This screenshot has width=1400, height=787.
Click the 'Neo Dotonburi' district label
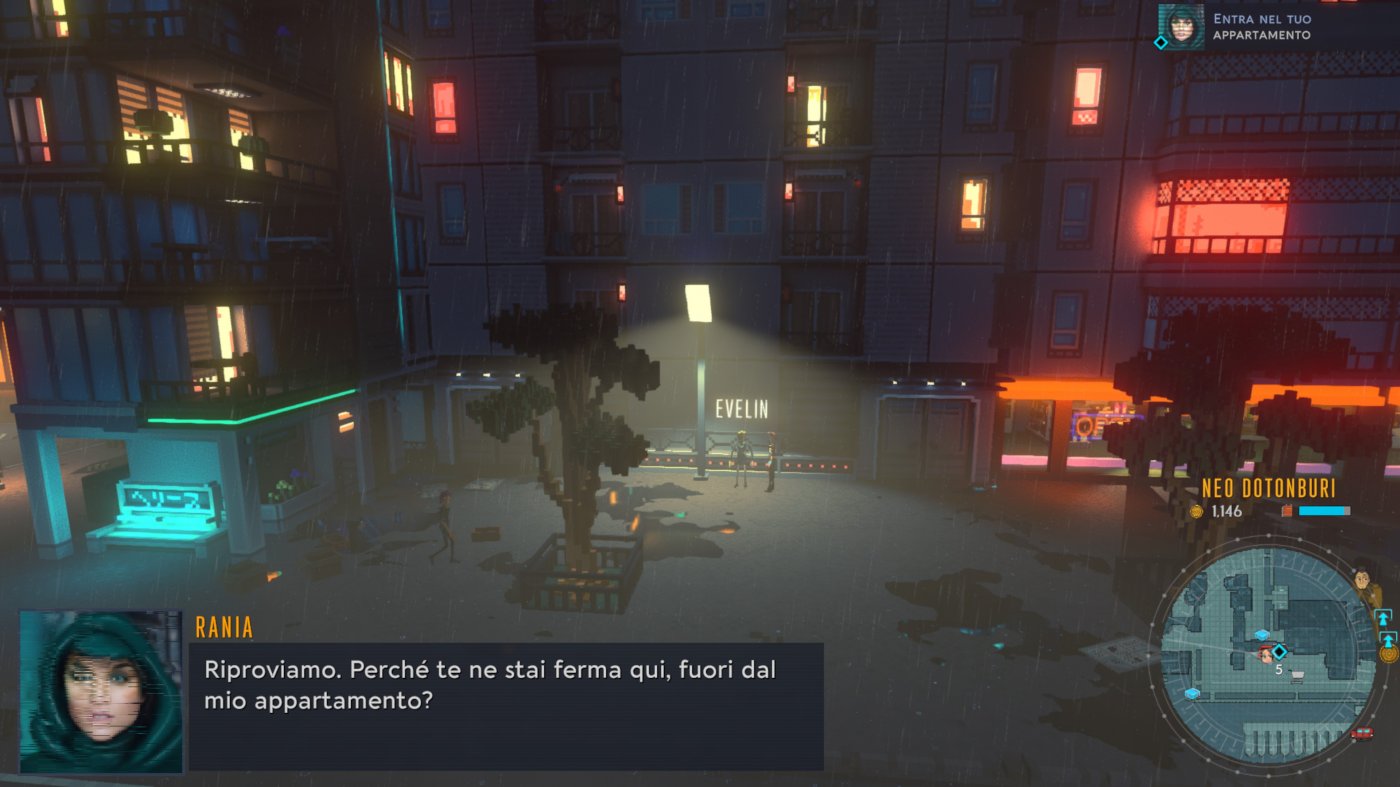pos(1268,487)
